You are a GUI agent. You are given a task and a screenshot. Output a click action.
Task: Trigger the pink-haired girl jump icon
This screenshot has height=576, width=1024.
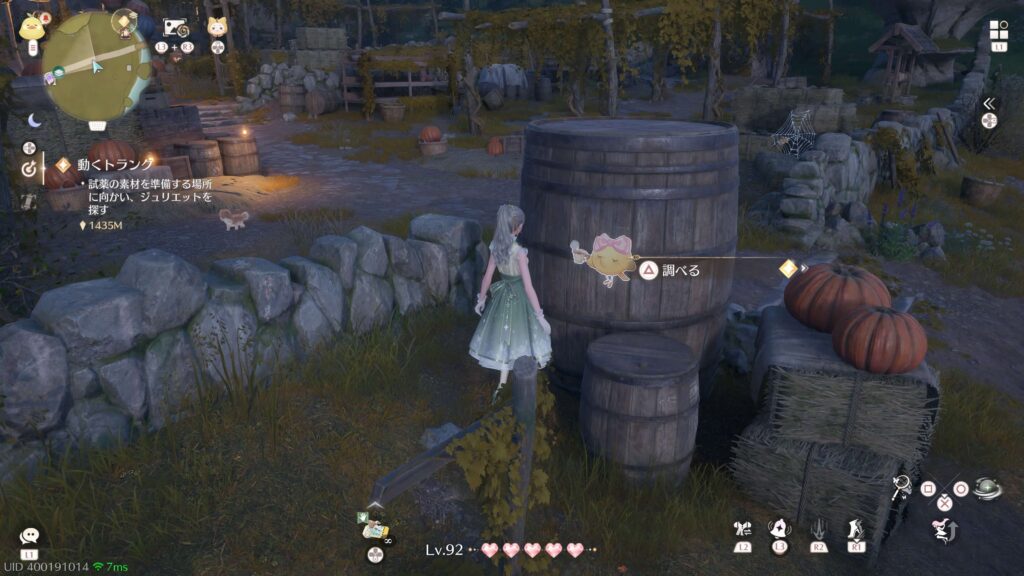(941, 531)
